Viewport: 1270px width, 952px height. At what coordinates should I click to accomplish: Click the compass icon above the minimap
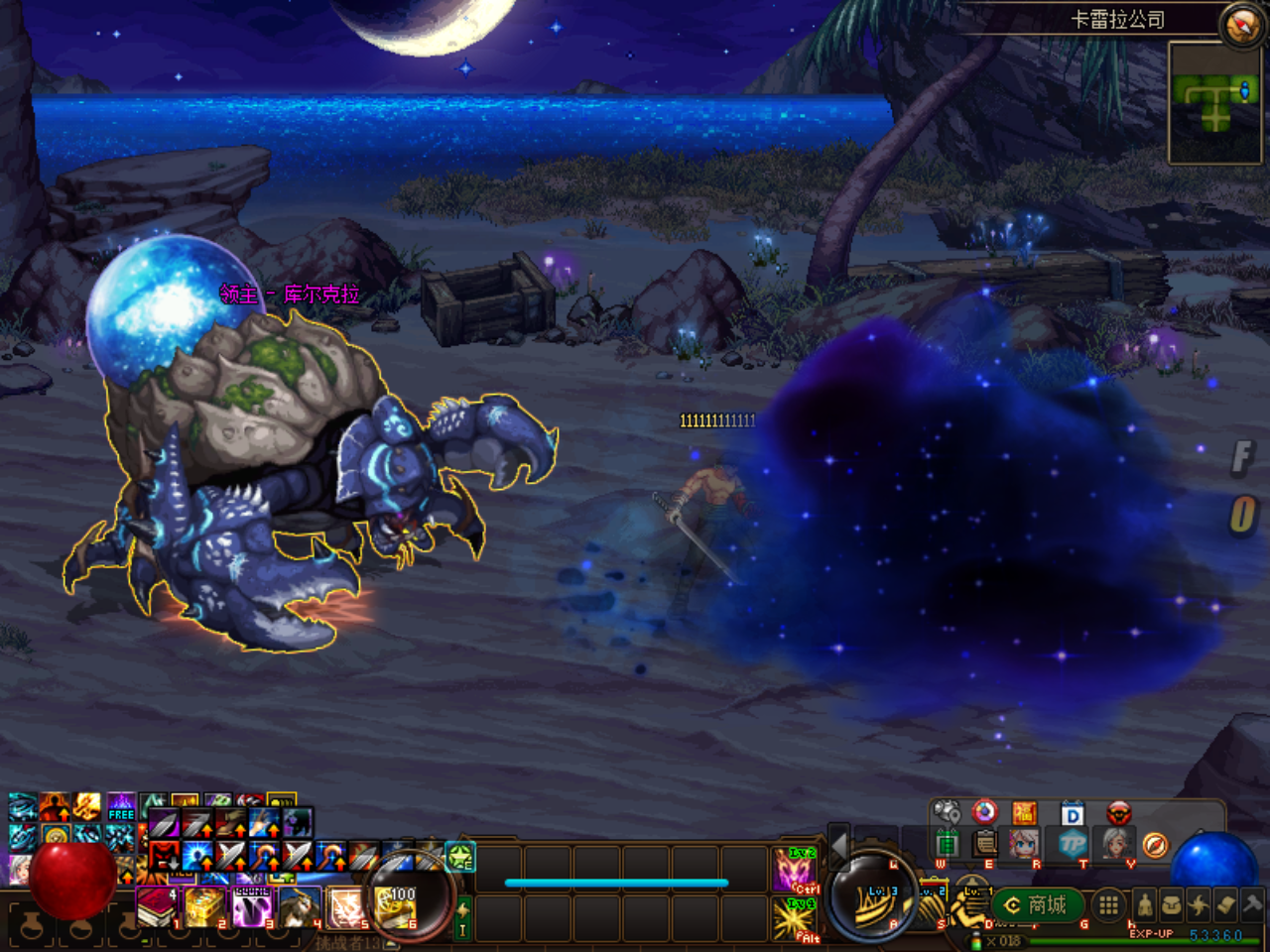pyautogui.click(x=1240, y=25)
